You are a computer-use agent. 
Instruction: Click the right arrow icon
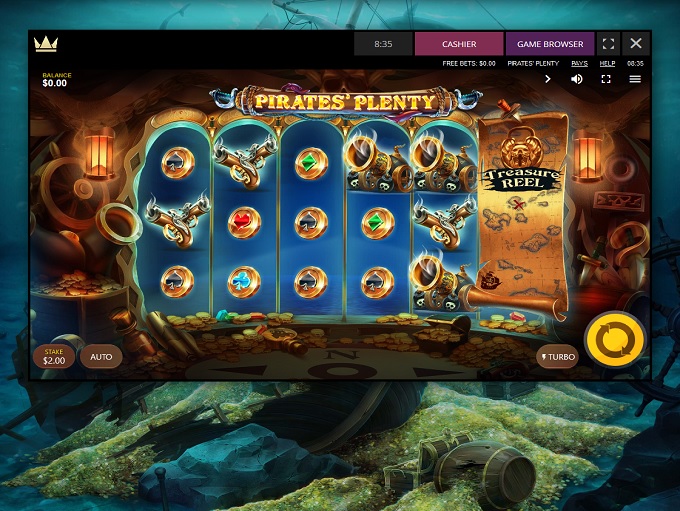(548, 79)
